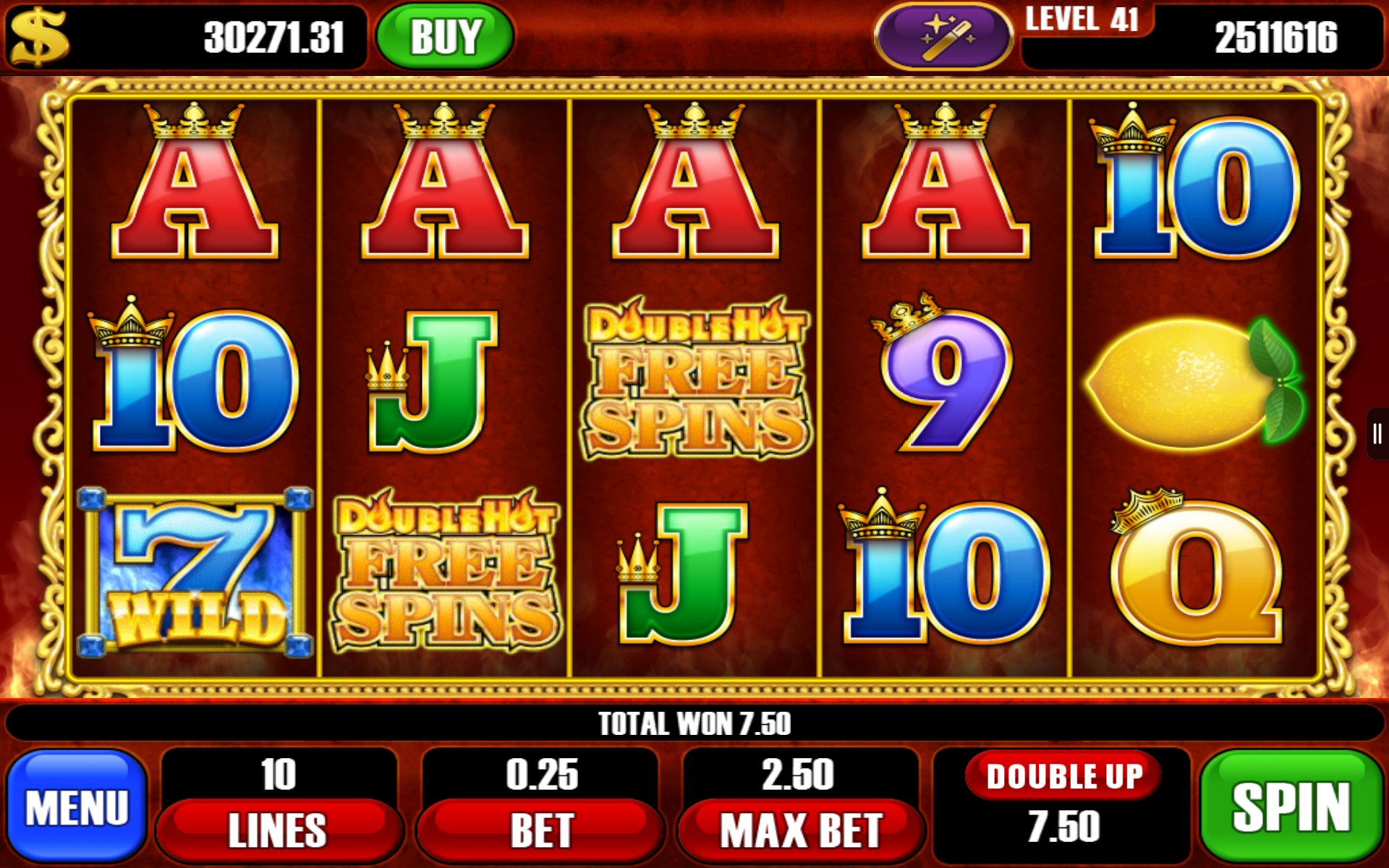1389x868 pixels.
Task: Activate DOUBLE UP gamble feature
Action: click(1063, 775)
